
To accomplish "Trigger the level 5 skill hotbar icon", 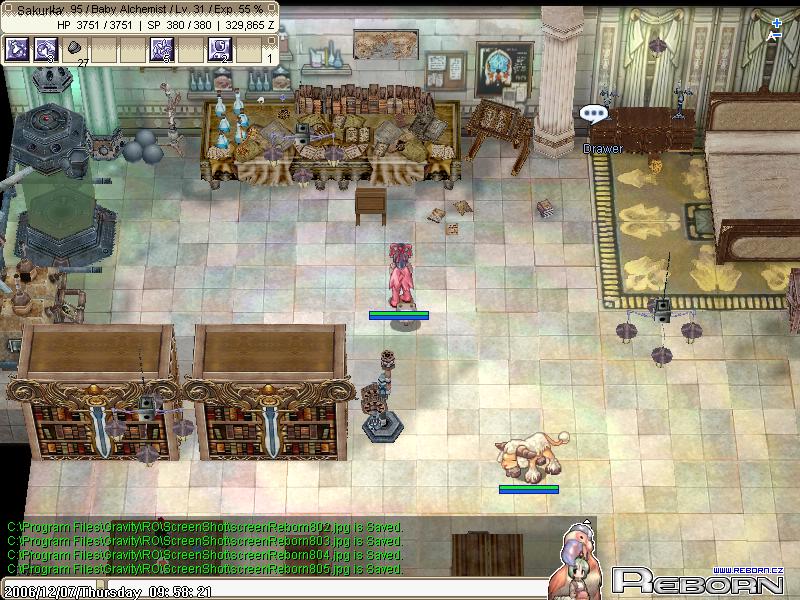I will (x=161, y=49).
